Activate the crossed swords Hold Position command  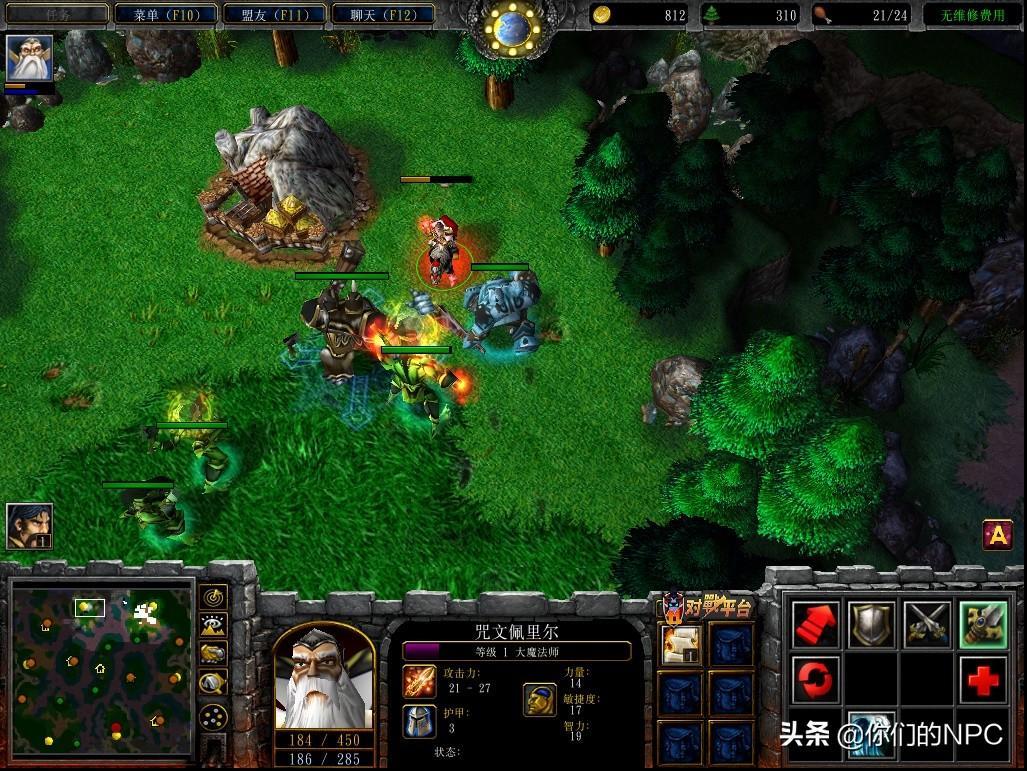tap(928, 625)
